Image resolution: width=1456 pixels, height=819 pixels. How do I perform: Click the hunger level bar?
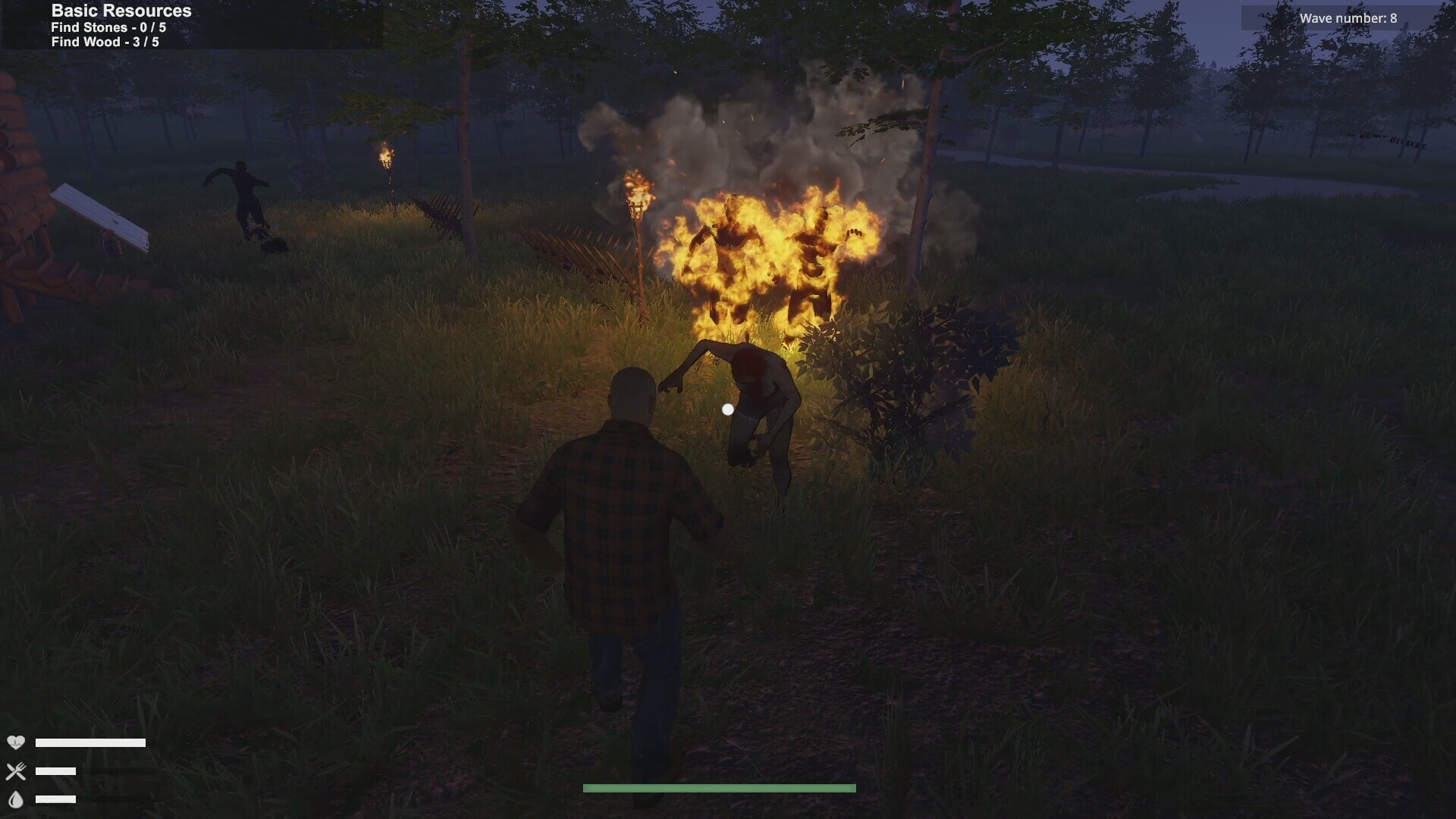coord(57,771)
